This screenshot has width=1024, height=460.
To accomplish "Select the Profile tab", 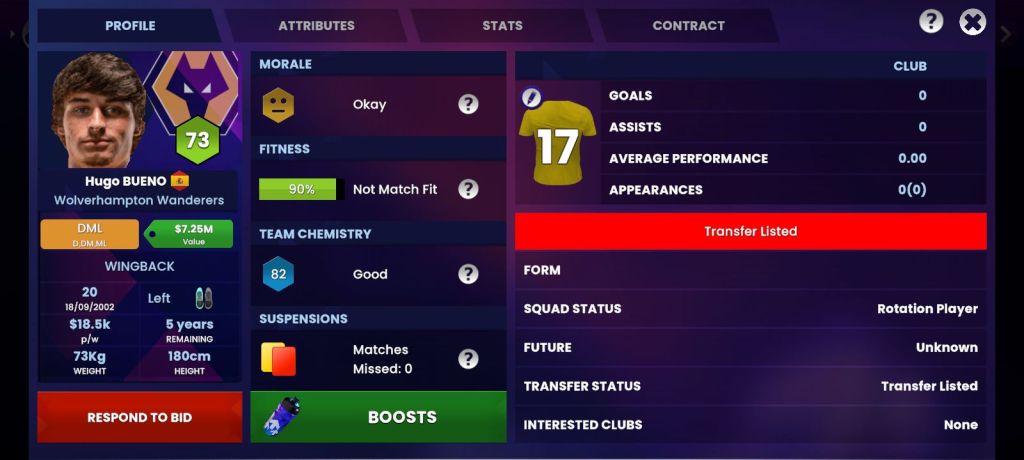I will point(130,26).
